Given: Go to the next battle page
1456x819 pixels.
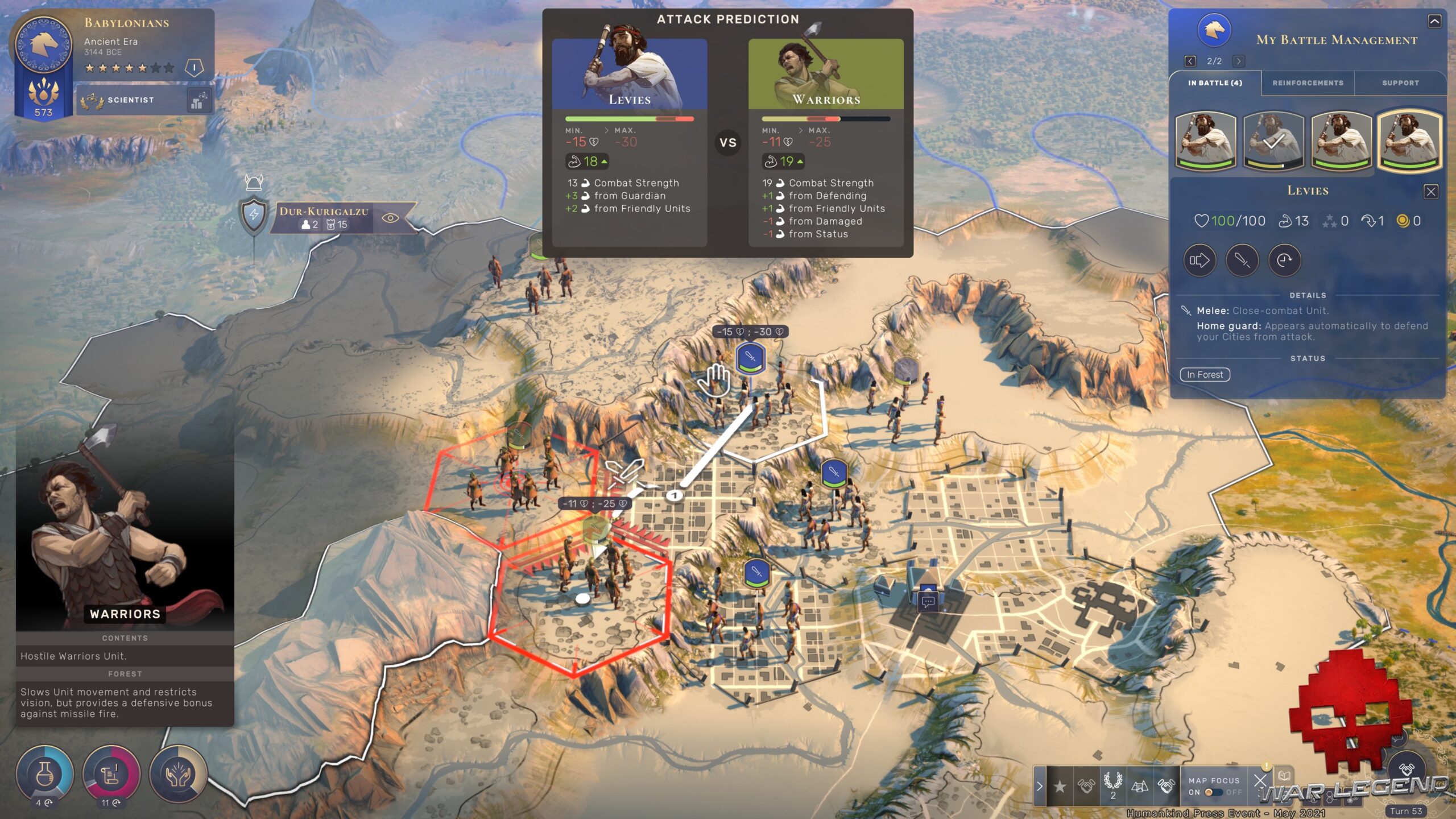Looking at the screenshot, I should click(1239, 61).
